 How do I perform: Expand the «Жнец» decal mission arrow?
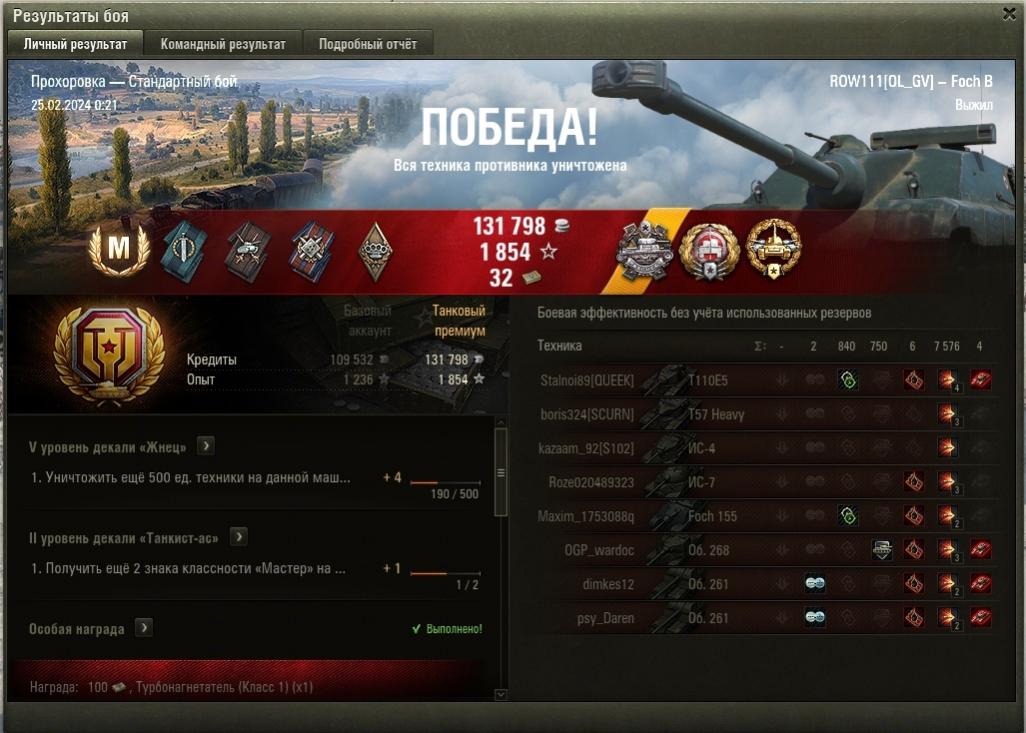click(x=205, y=446)
